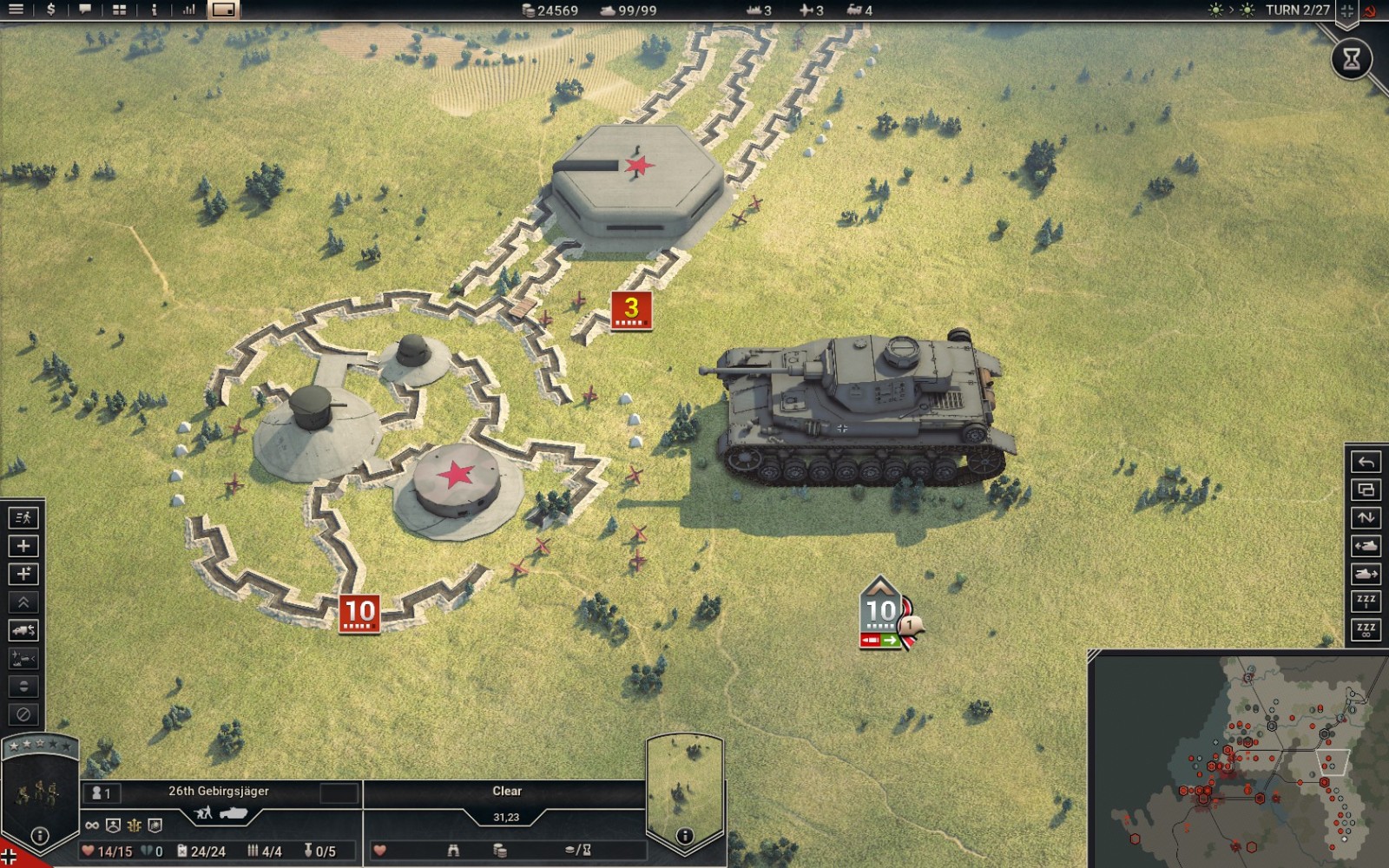Open the hamburger main menu
Viewport: 1389px width, 868px height.
(16, 10)
